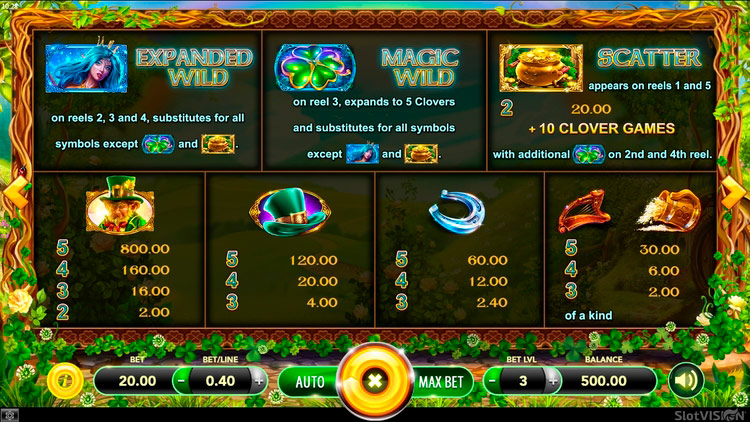The height and width of the screenshot is (422, 750).
Task: Increase the bet per line
Action: (x=259, y=381)
